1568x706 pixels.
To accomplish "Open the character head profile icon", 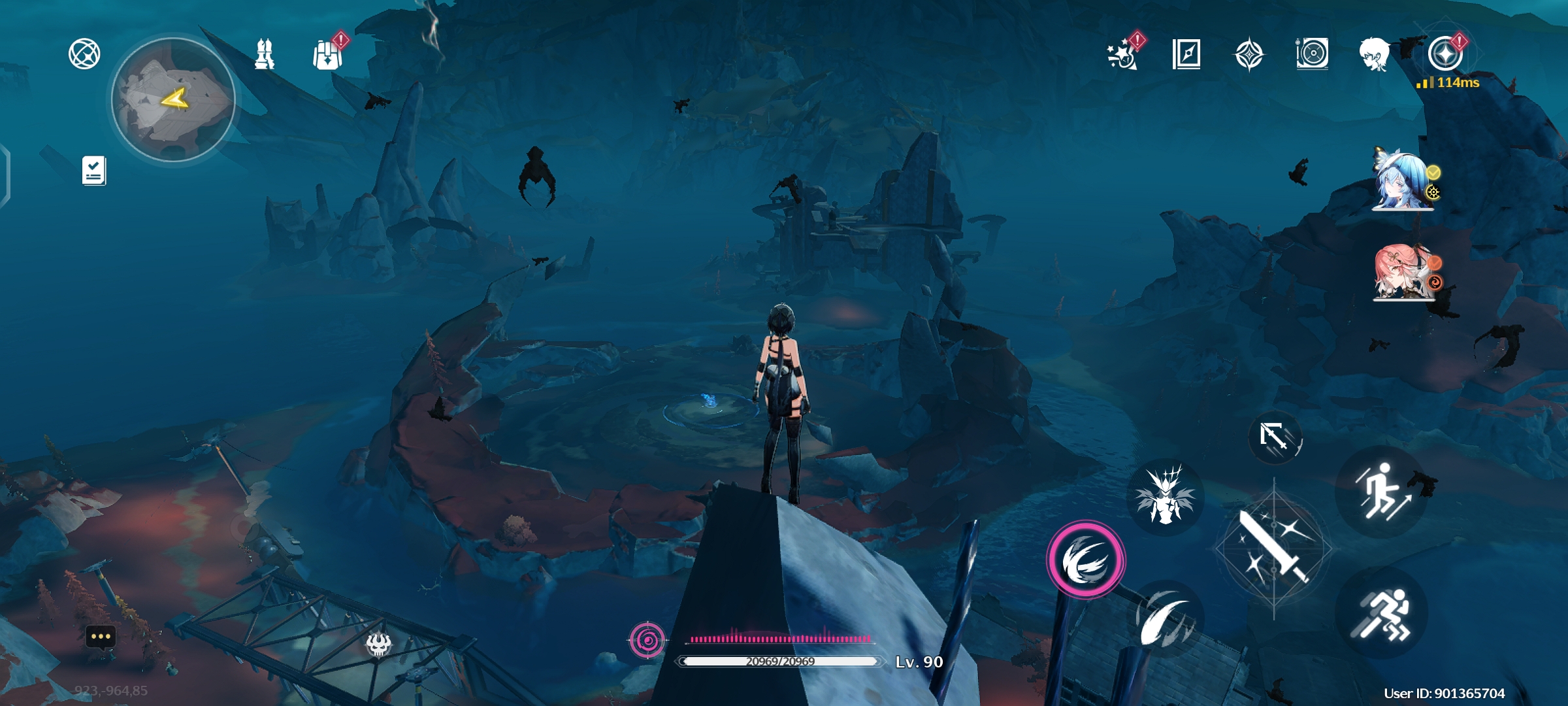I will [1375, 54].
